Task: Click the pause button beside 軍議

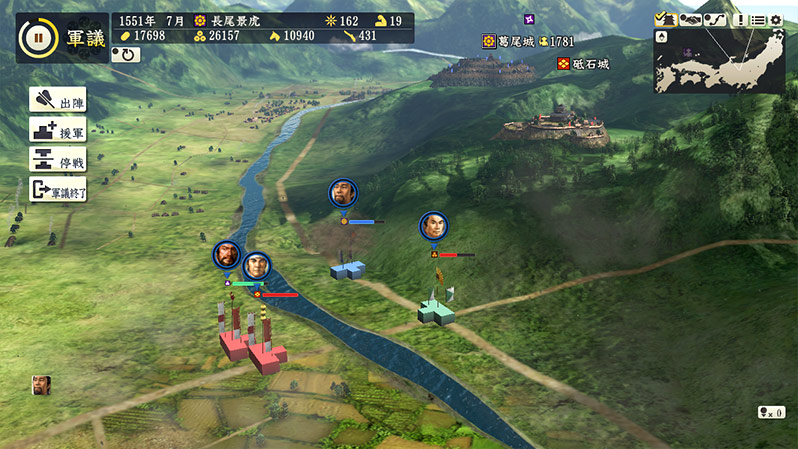Action: point(37,38)
